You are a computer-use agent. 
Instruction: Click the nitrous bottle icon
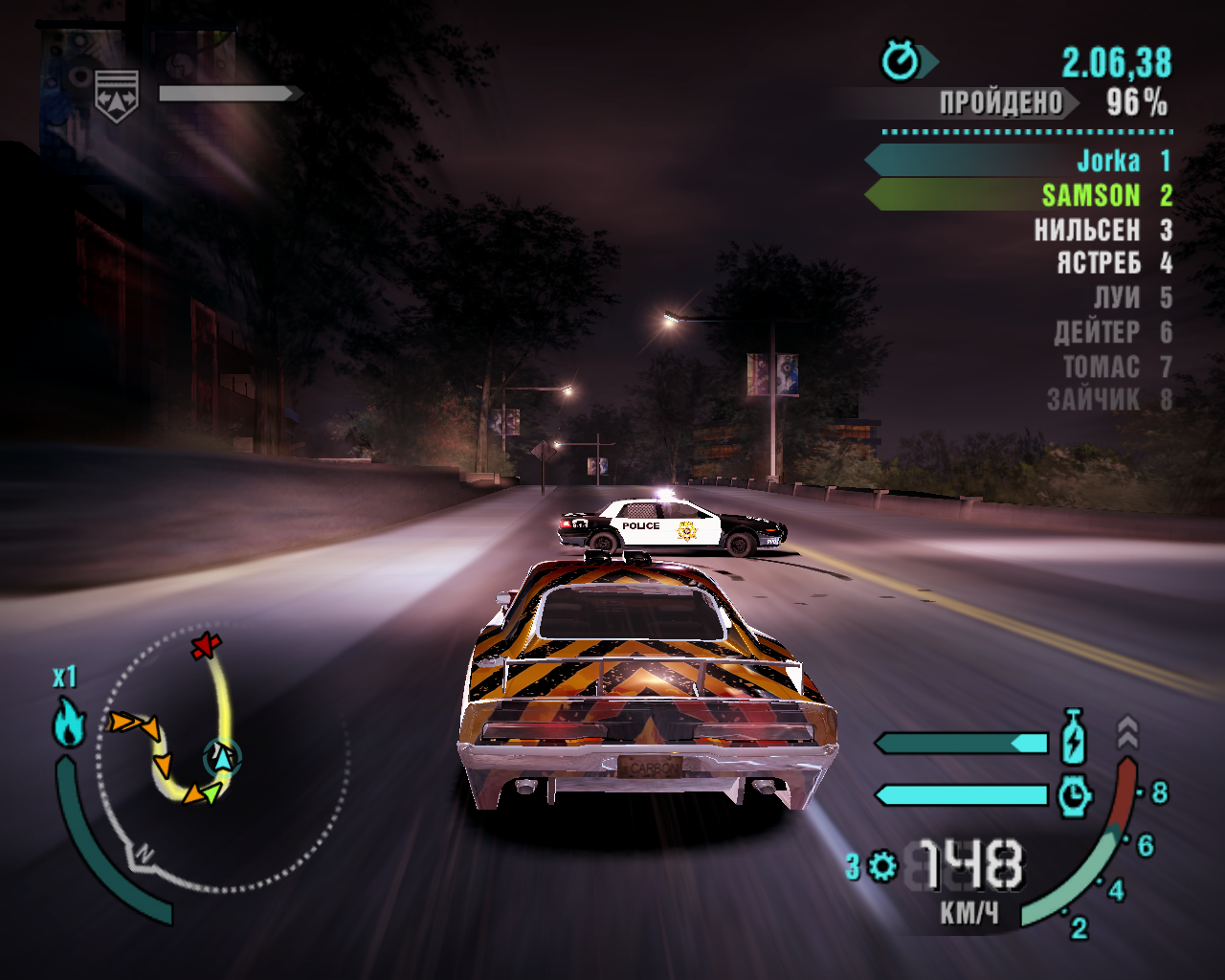point(1074,737)
